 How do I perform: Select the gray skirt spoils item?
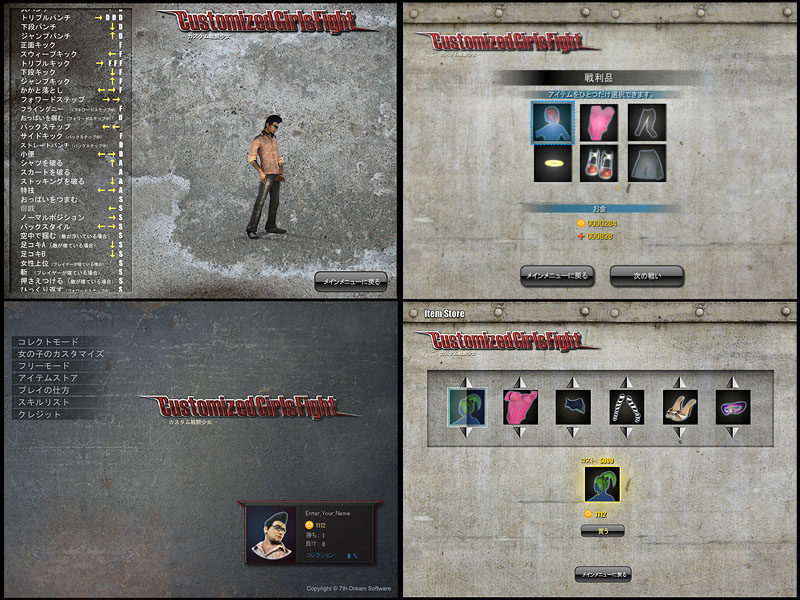coord(647,163)
